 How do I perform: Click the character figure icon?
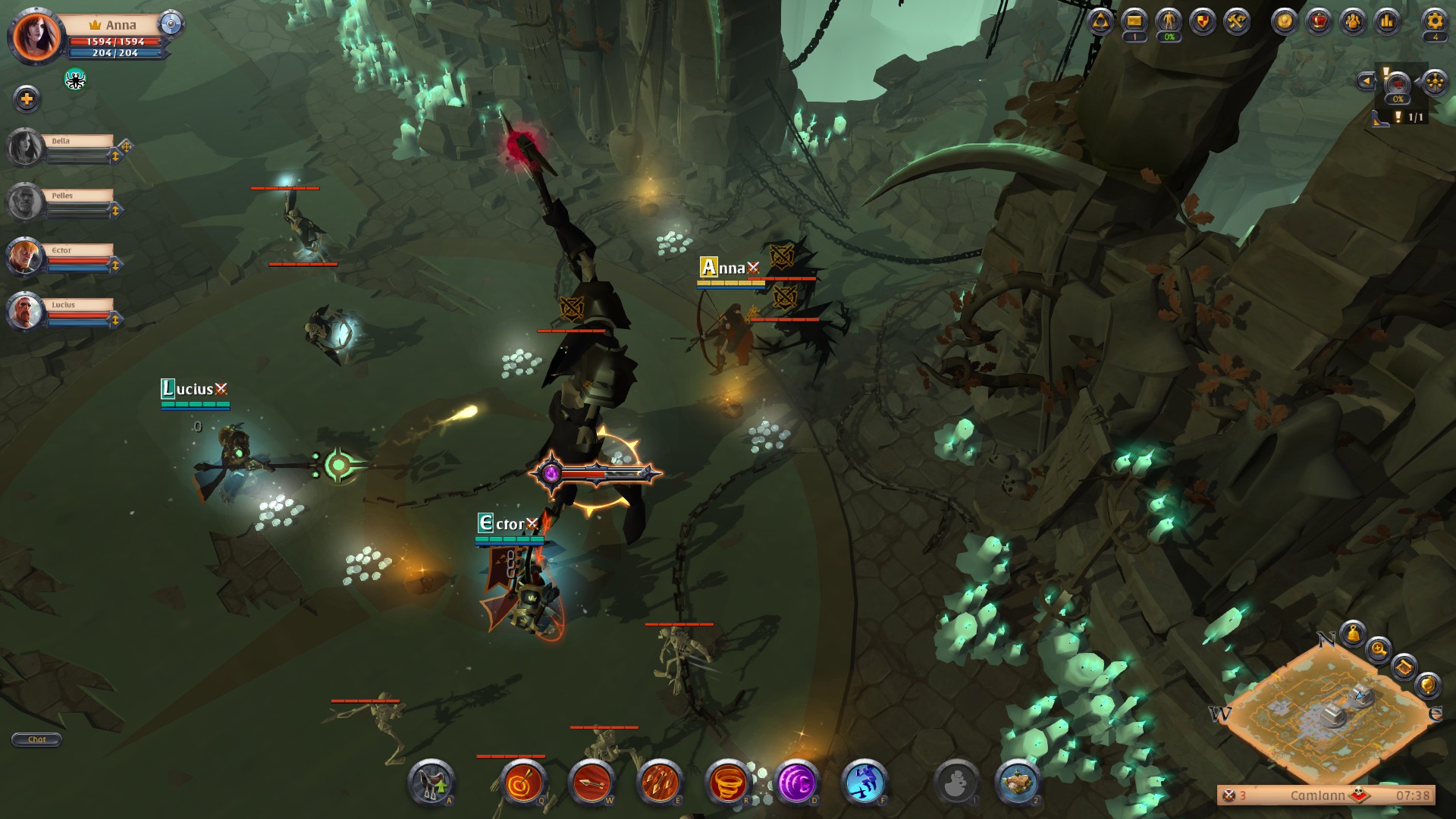pos(1169,21)
